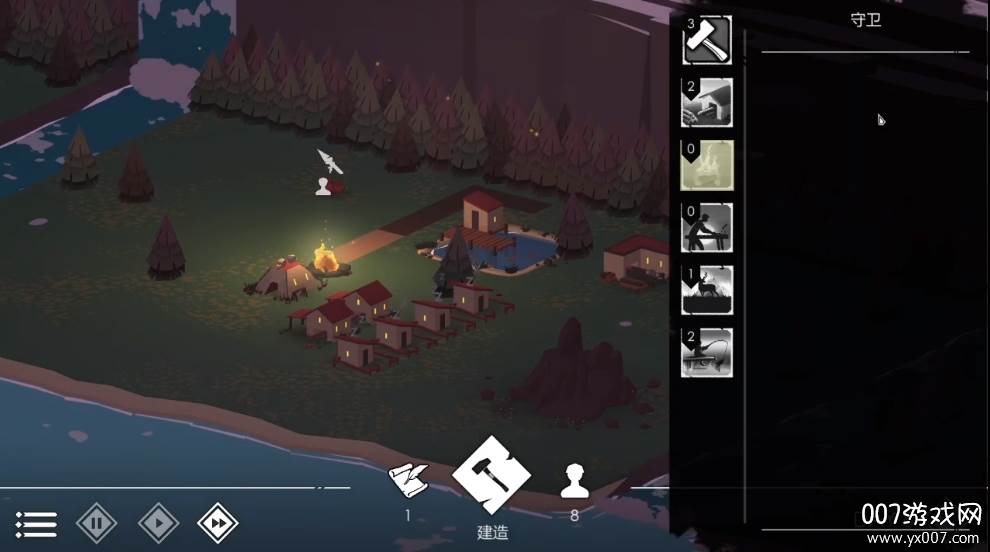This screenshot has height=552, width=990.
Task: Choose the pale campfire category icon
Action: click(x=707, y=165)
